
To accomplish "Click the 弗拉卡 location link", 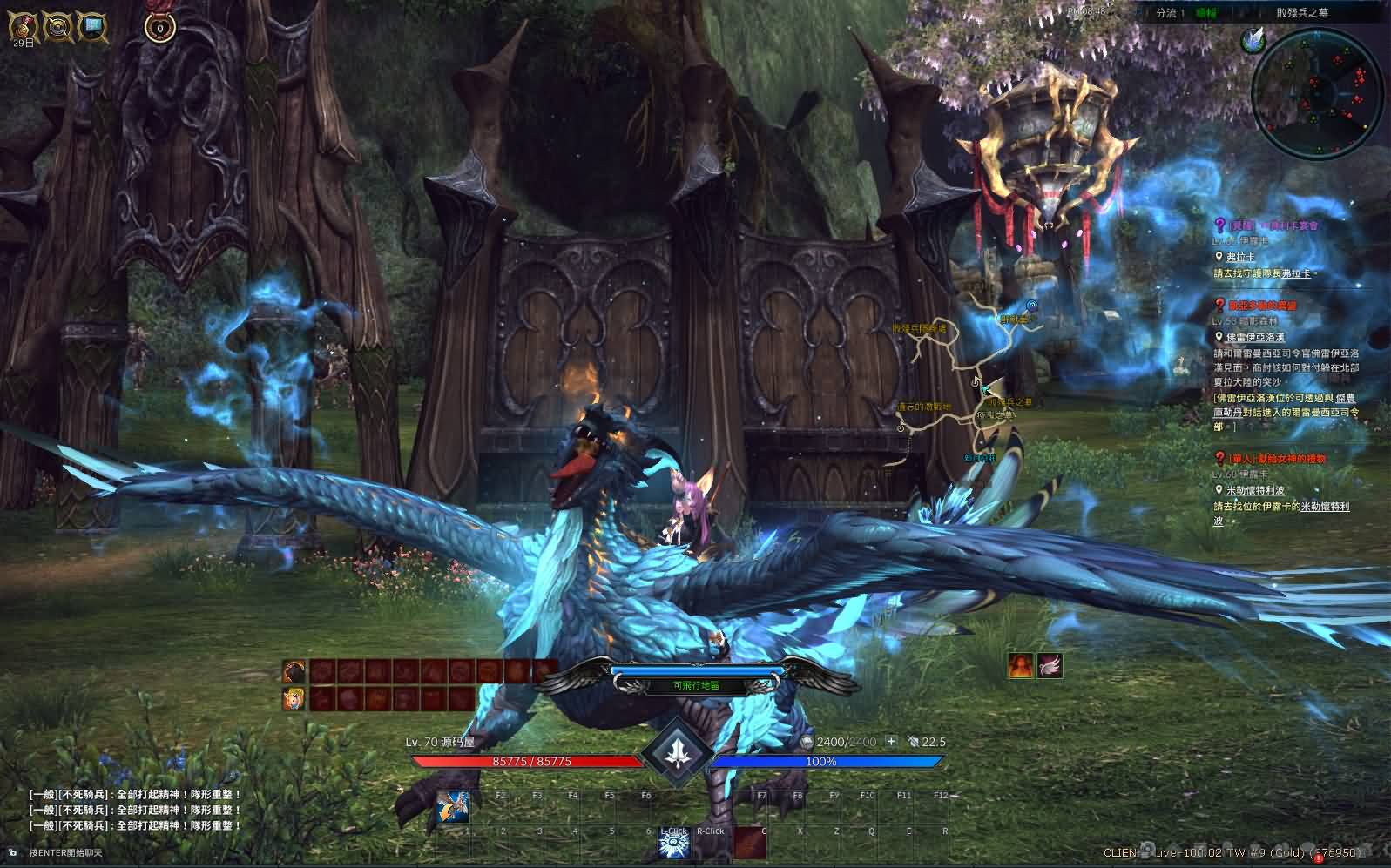I will tap(1240, 257).
